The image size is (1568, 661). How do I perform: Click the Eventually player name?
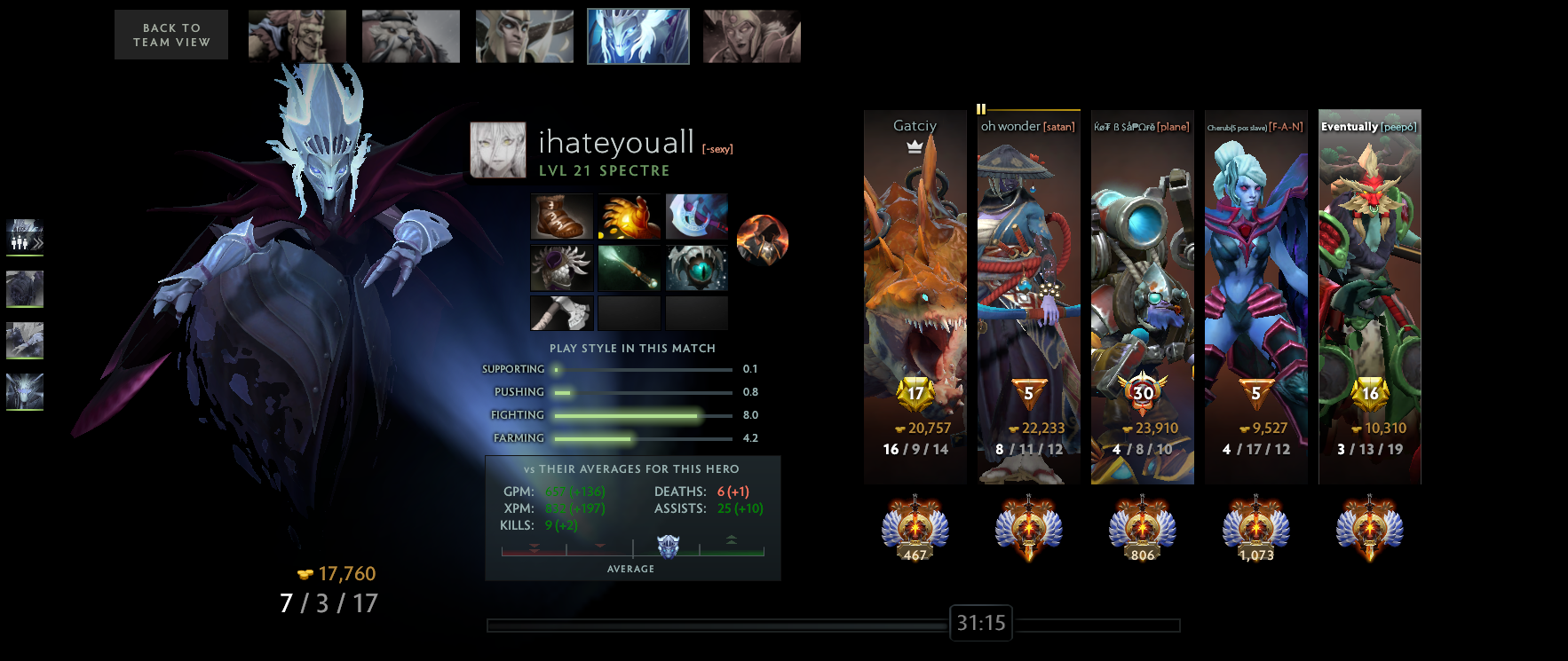1350,126
